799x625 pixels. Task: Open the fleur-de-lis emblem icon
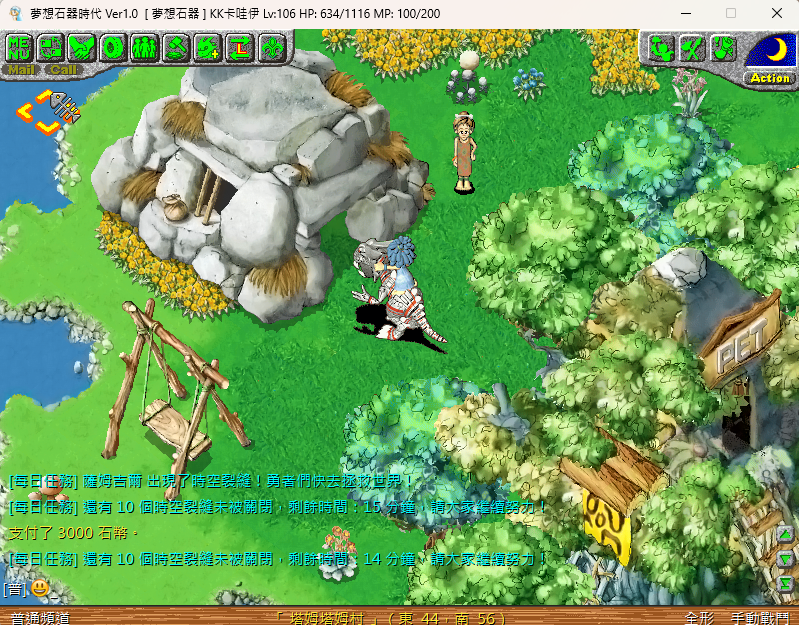(x=271, y=46)
